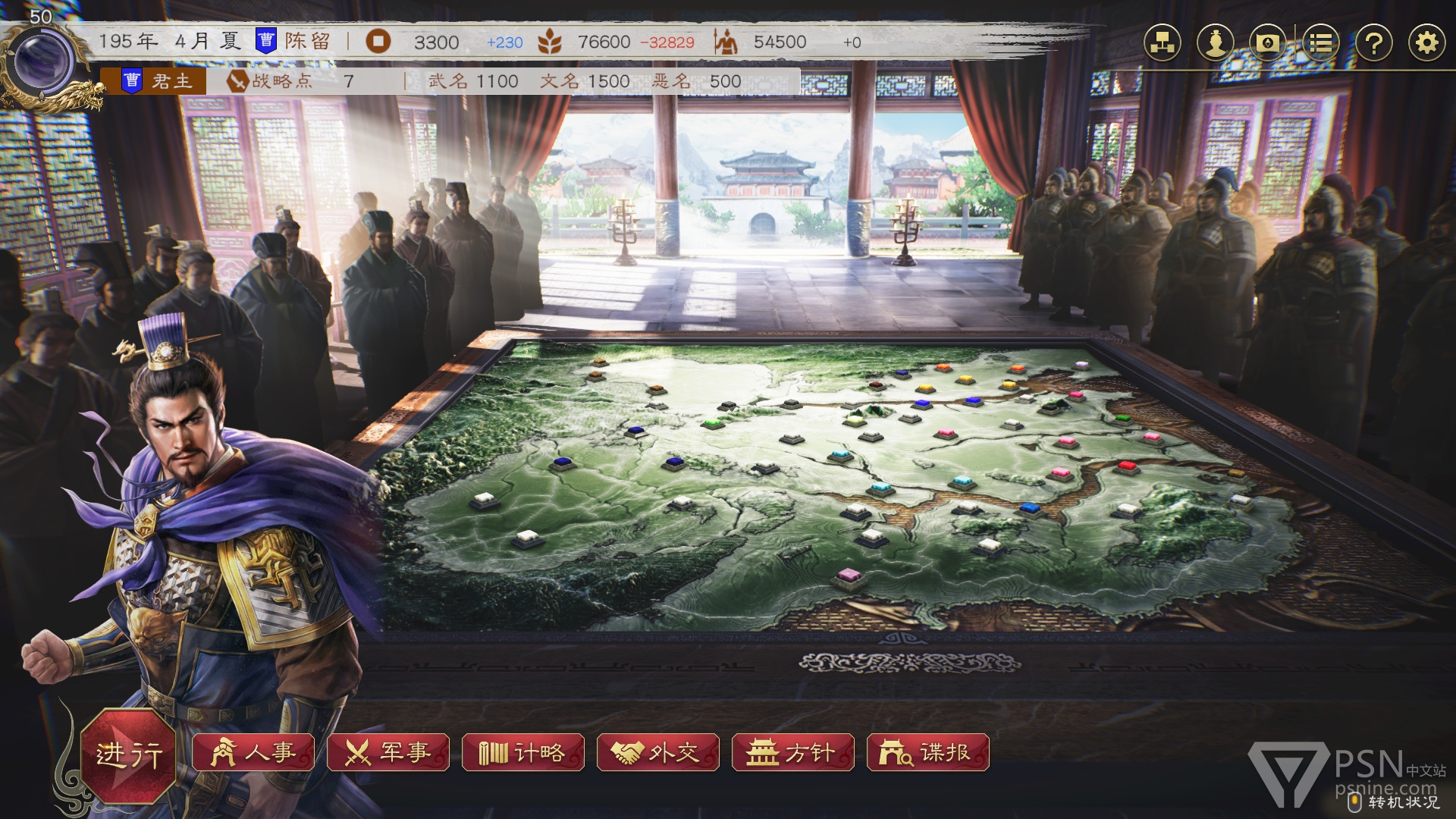
Task: Click the 进行 (Proceed) button
Action: coord(129,754)
